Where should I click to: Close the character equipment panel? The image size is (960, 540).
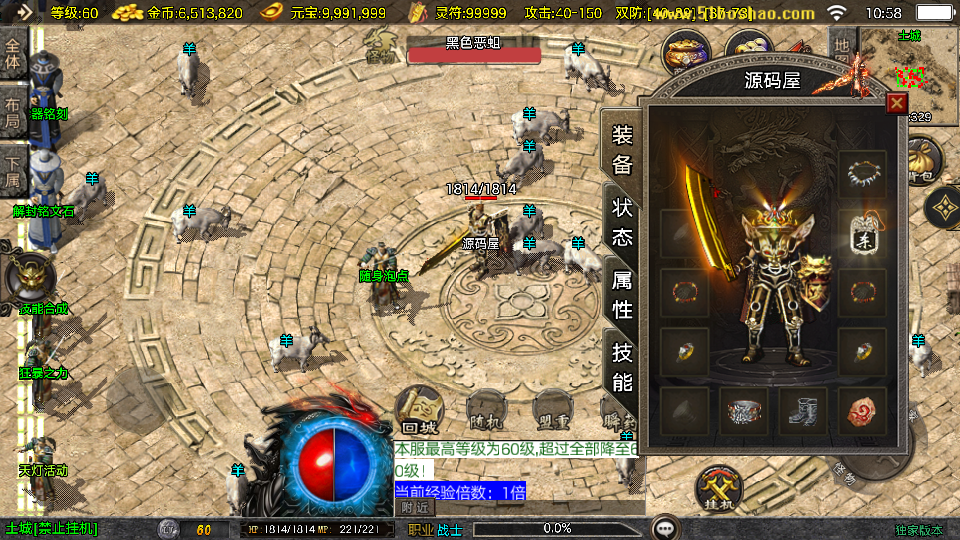pyautogui.click(x=896, y=103)
